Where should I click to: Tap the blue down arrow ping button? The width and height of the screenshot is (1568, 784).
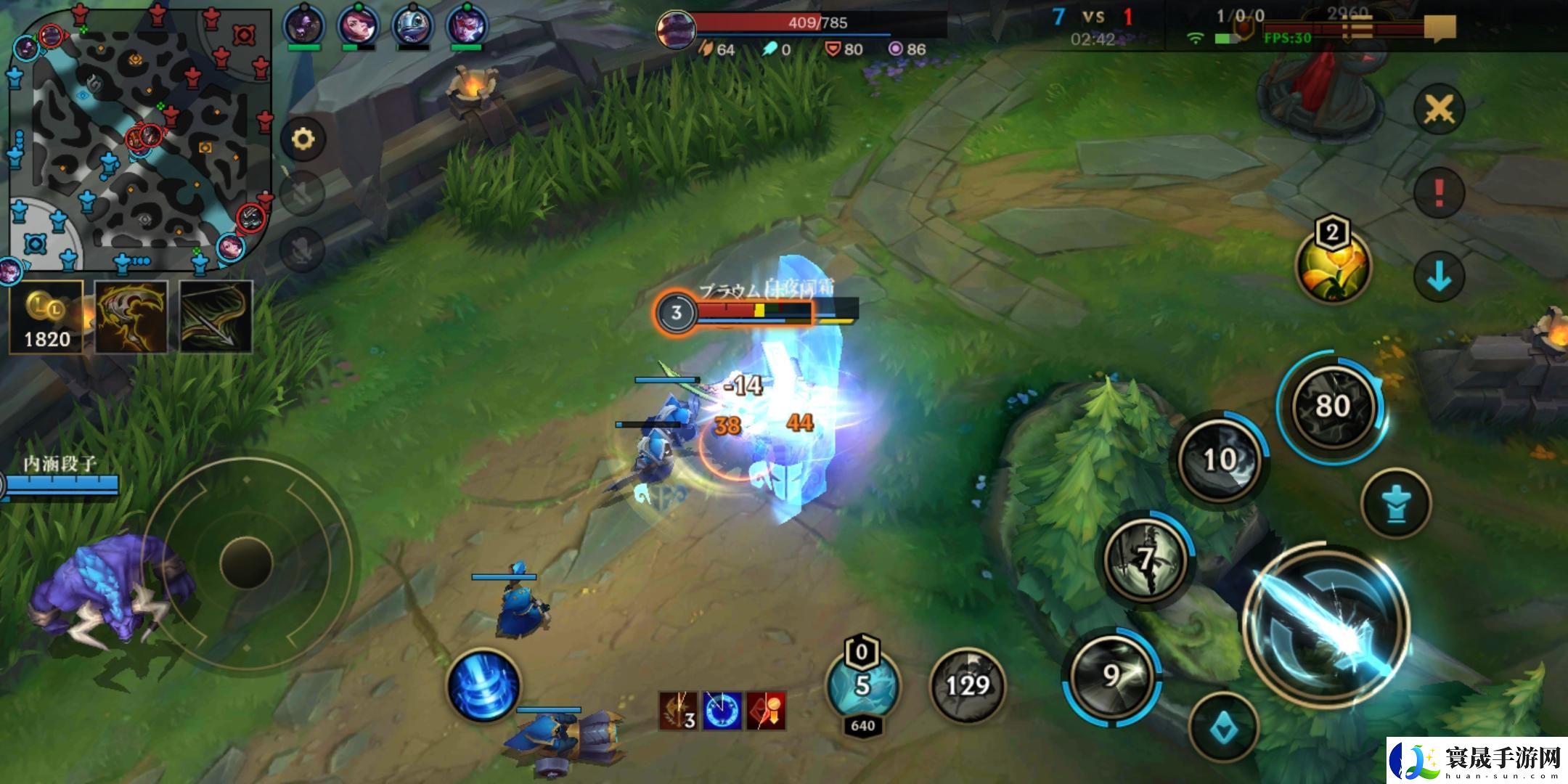click(x=1439, y=277)
